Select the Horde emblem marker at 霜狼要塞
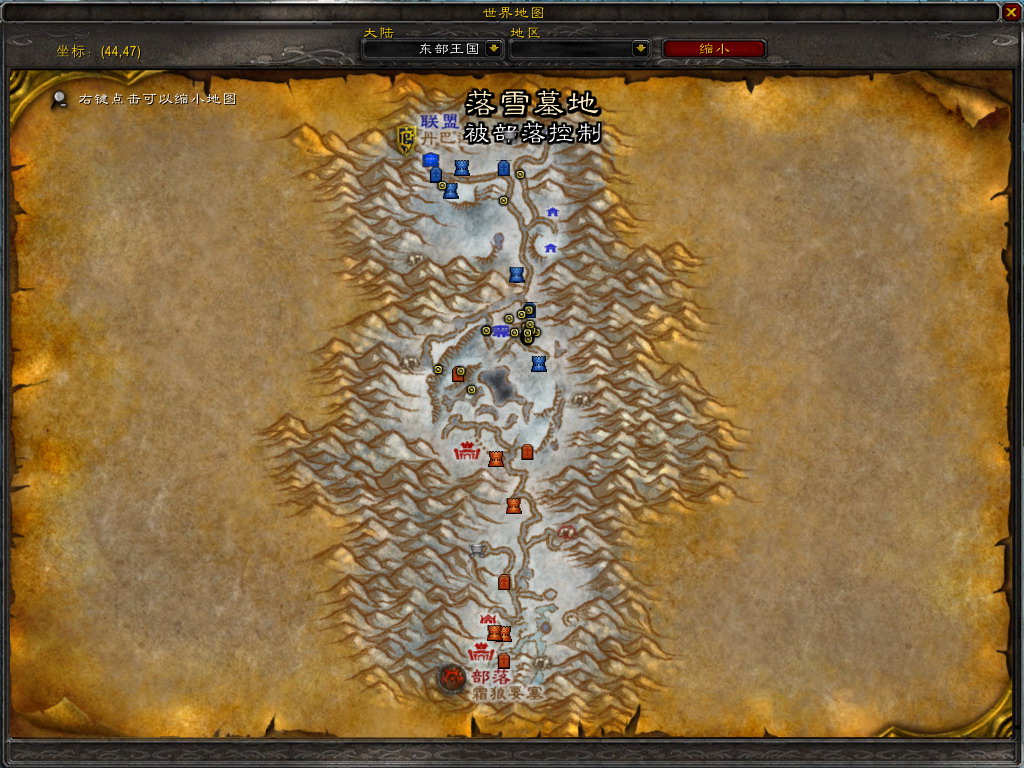Viewport: 1024px width, 768px height. [452, 679]
